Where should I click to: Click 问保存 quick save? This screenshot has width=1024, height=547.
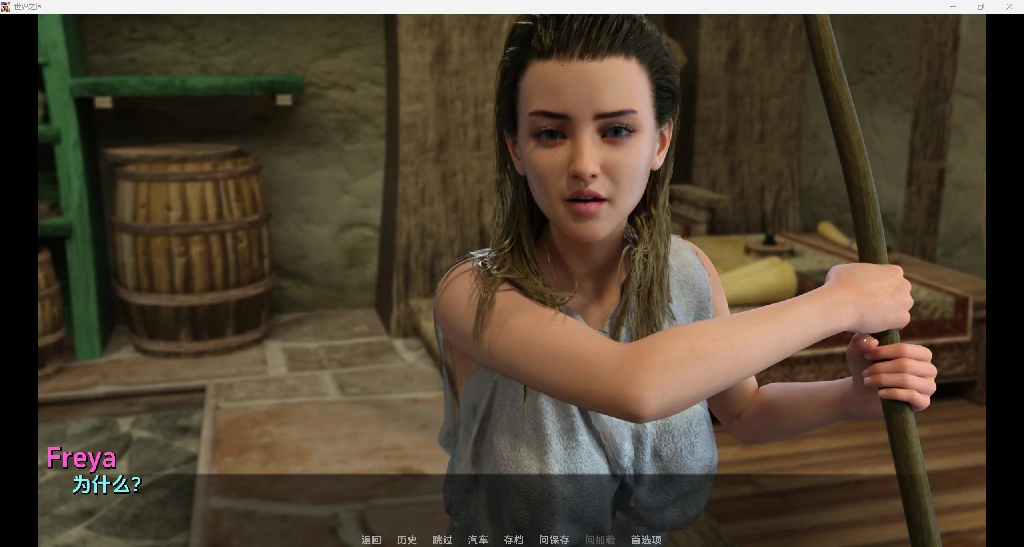554,540
